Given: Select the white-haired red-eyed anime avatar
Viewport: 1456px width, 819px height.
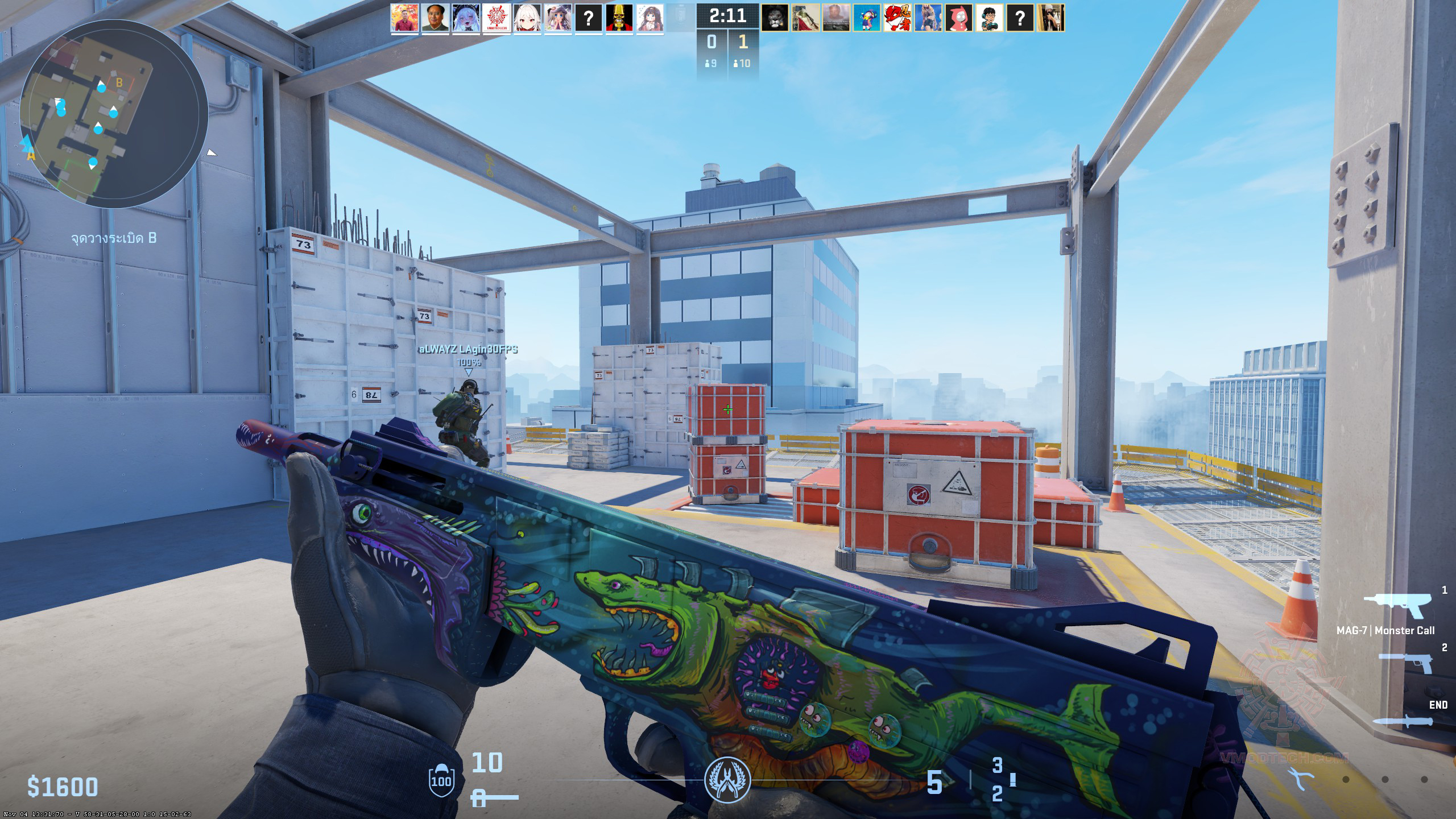Looking at the screenshot, I should point(527,18).
